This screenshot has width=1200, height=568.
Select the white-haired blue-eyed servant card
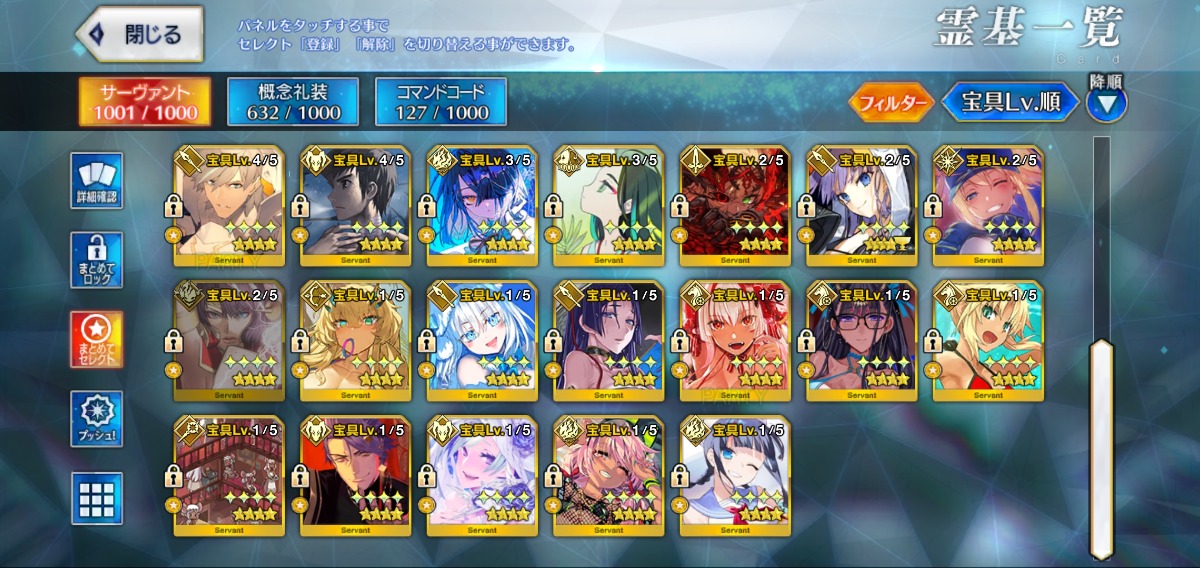click(x=481, y=340)
